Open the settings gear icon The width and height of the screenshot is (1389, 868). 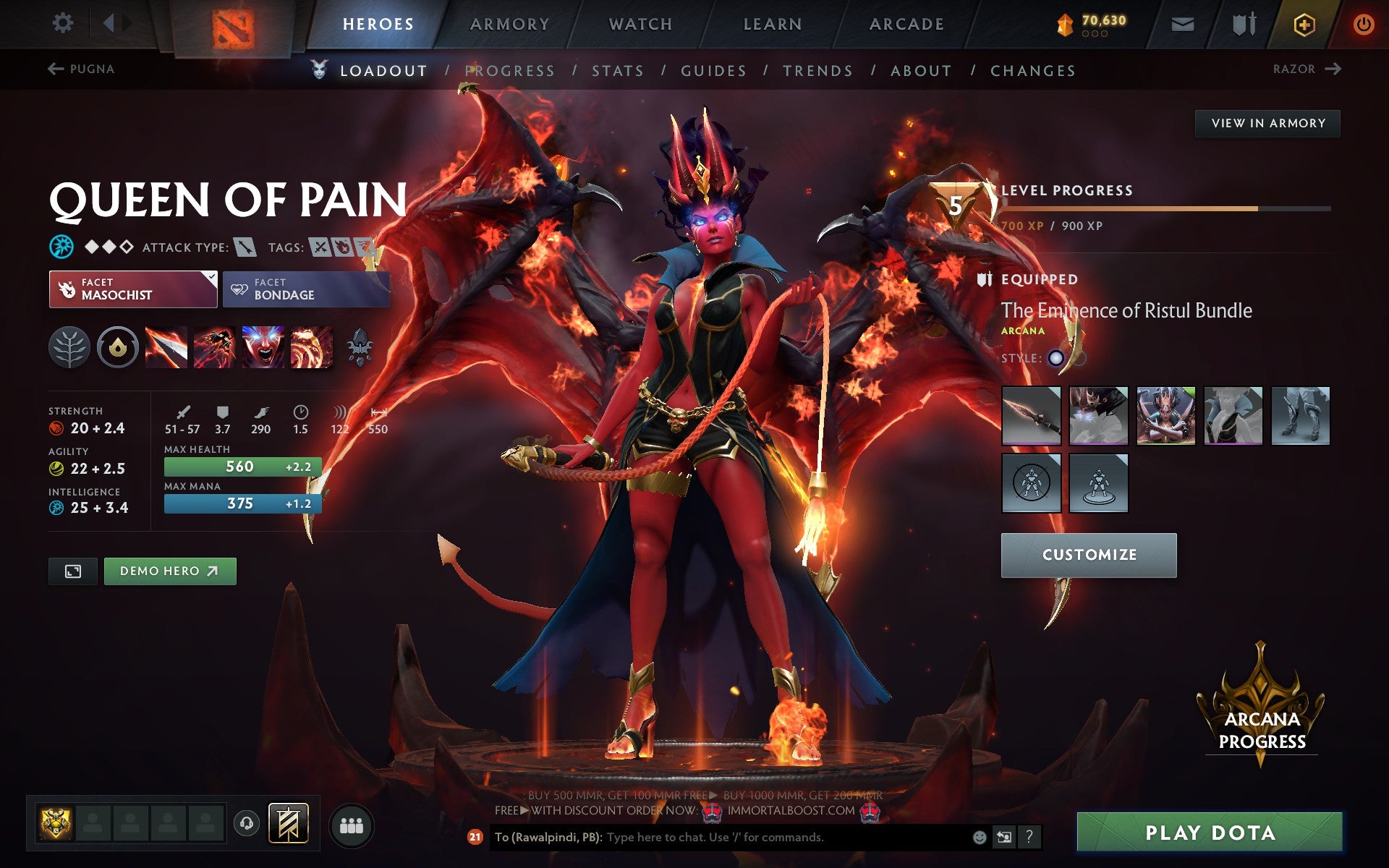(64, 23)
